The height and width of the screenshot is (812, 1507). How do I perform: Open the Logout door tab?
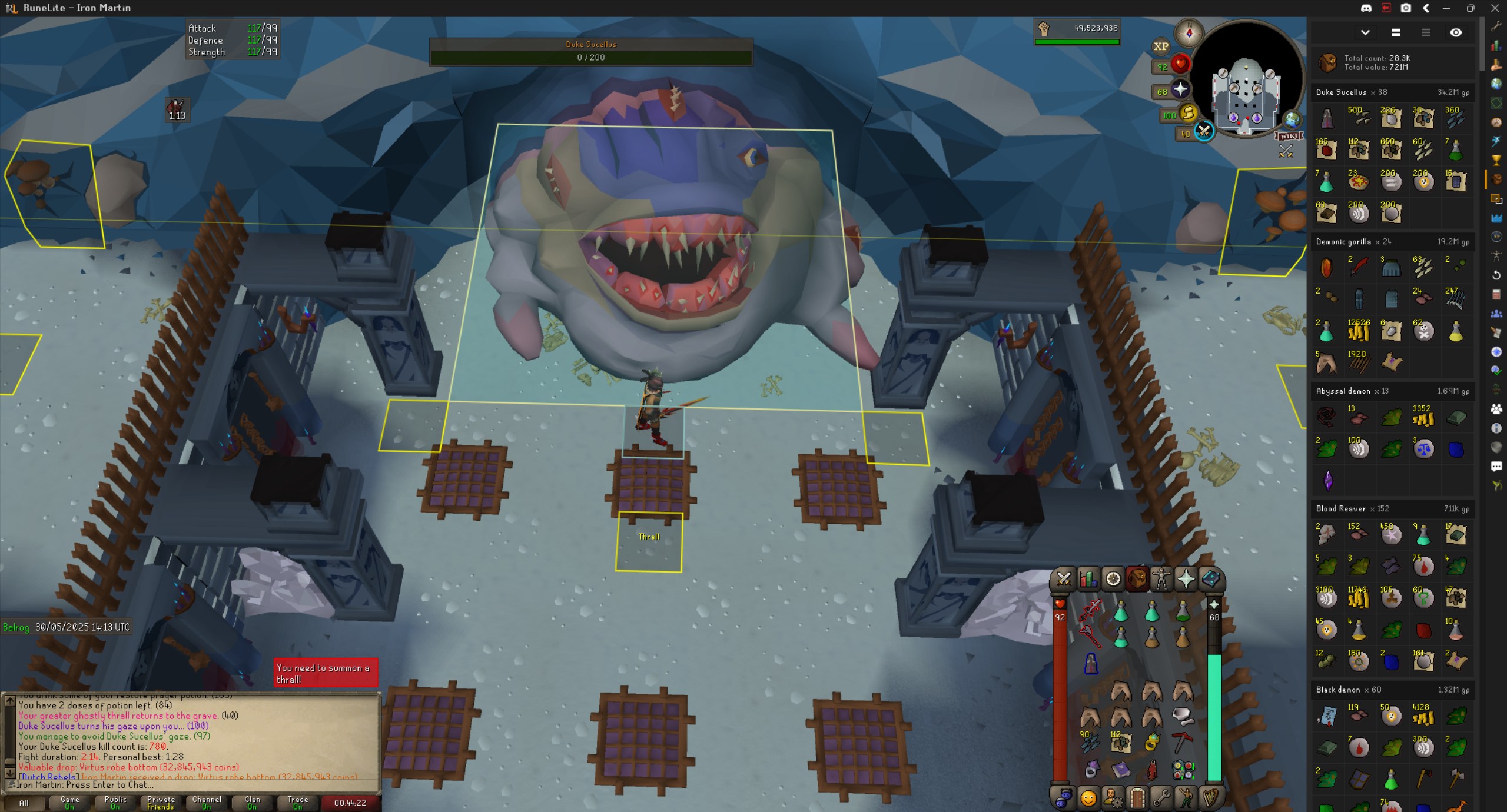1137,798
